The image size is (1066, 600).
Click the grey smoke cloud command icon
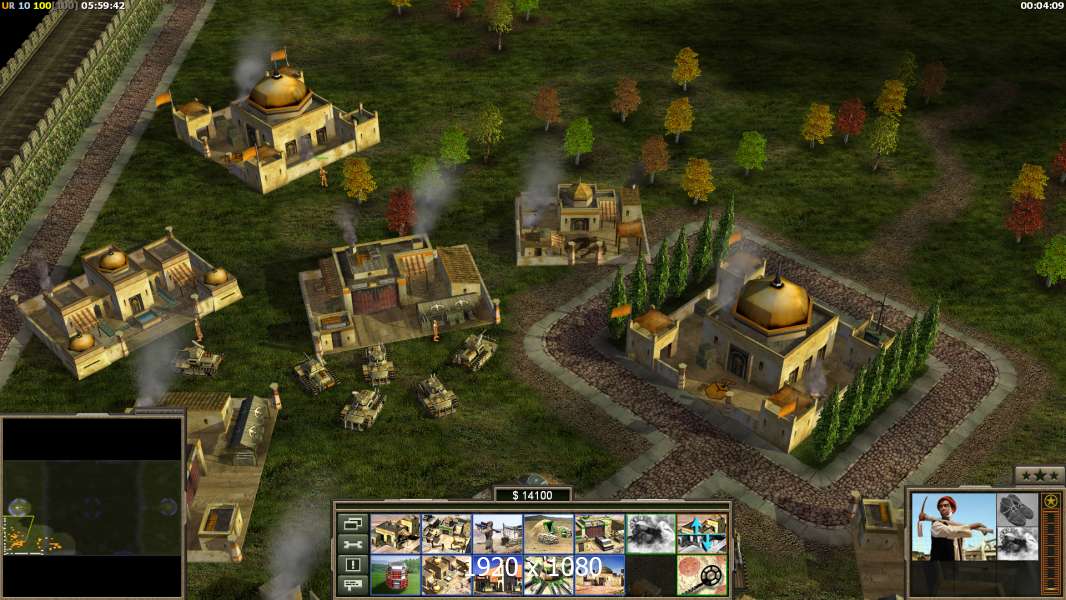click(x=650, y=533)
